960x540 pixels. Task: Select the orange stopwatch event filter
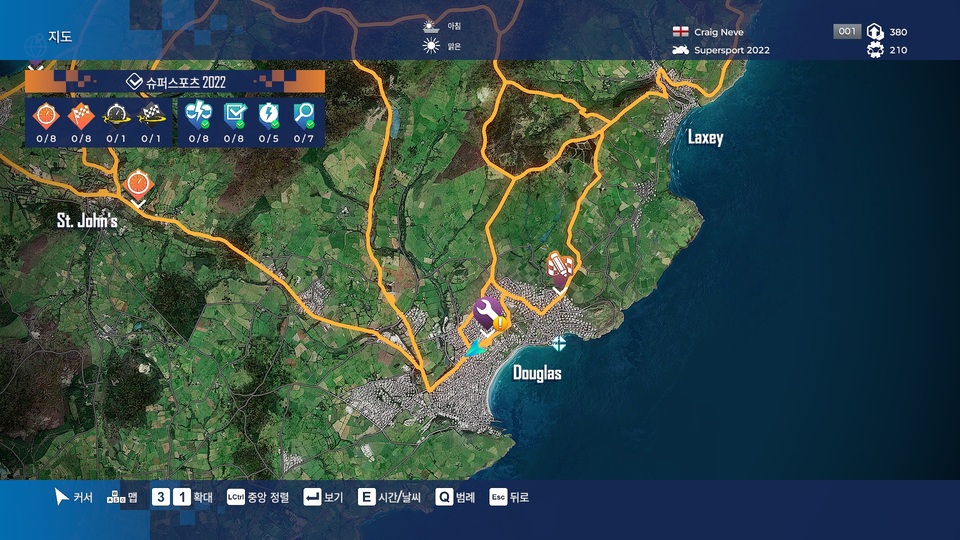coord(46,115)
